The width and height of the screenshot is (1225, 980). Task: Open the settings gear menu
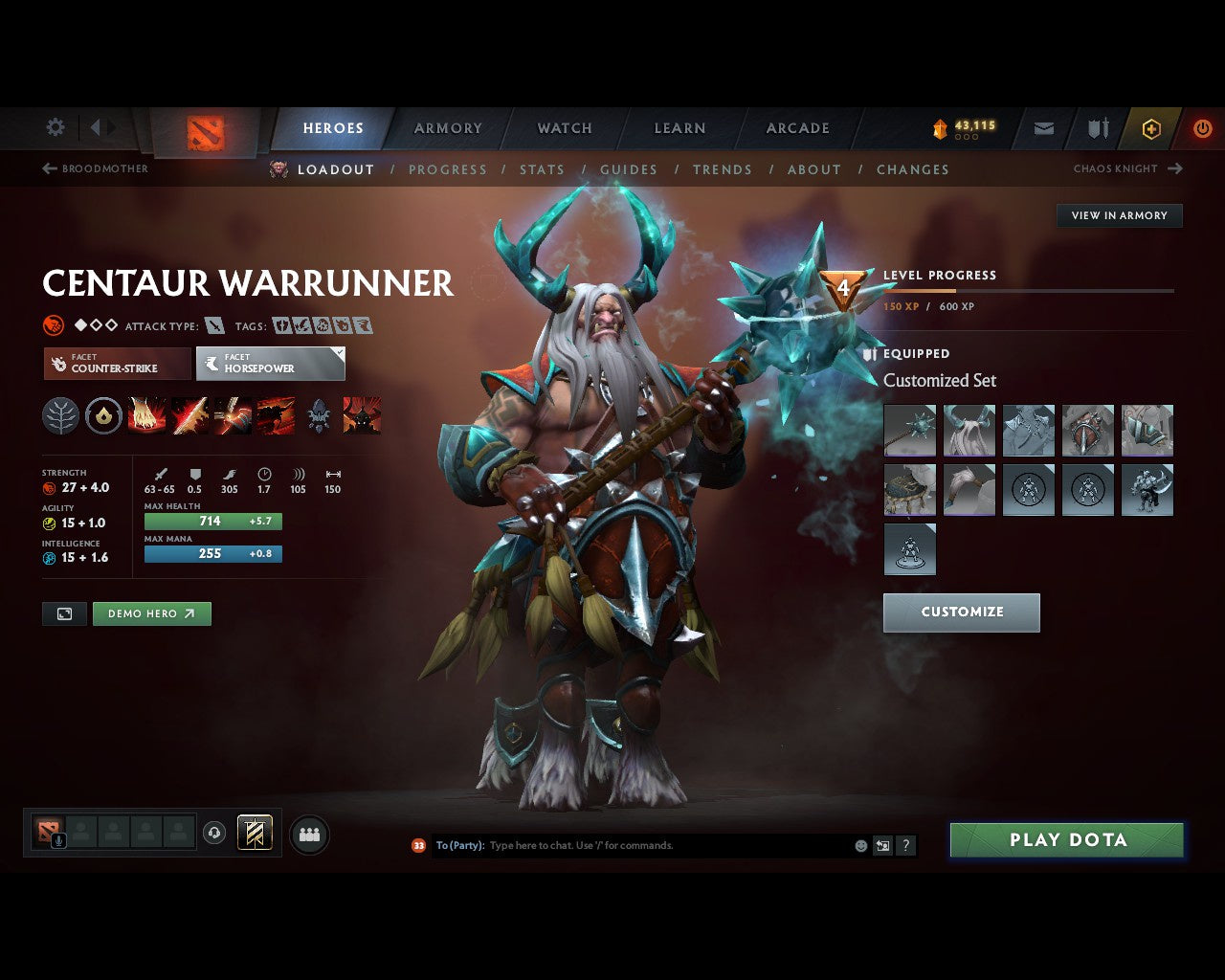(55, 127)
